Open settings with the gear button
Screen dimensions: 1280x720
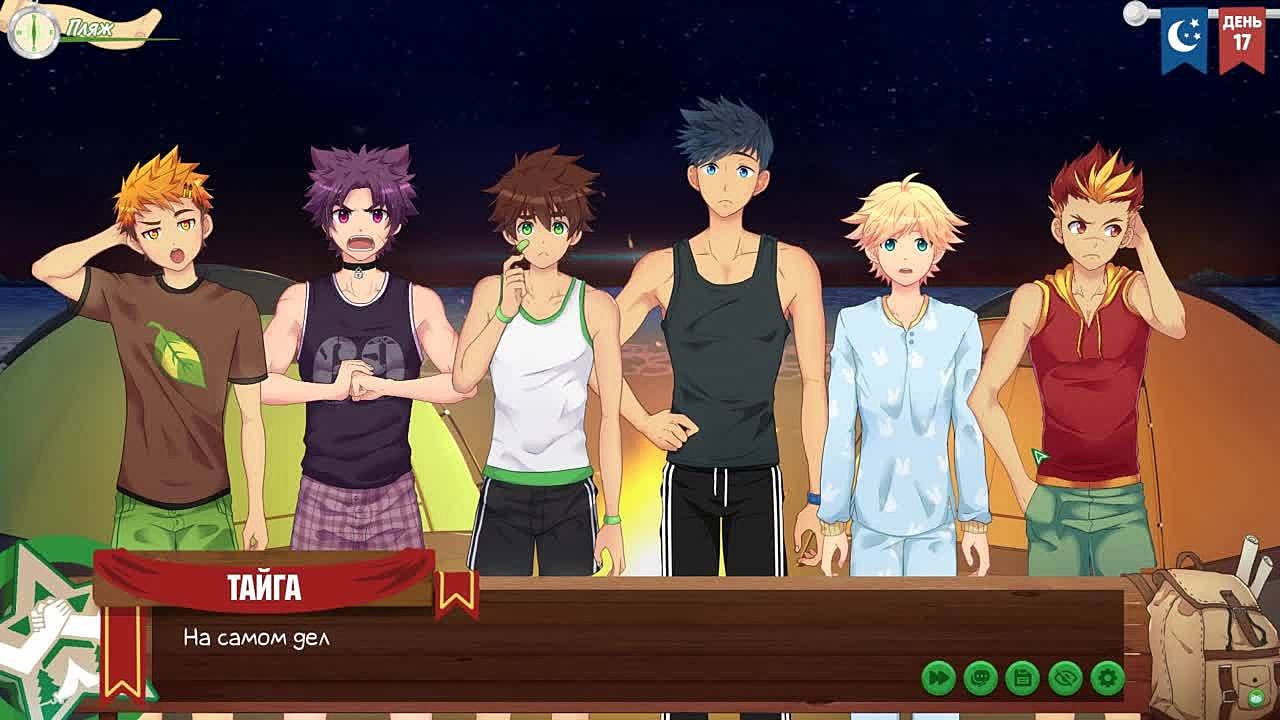(x=1107, y=678)
